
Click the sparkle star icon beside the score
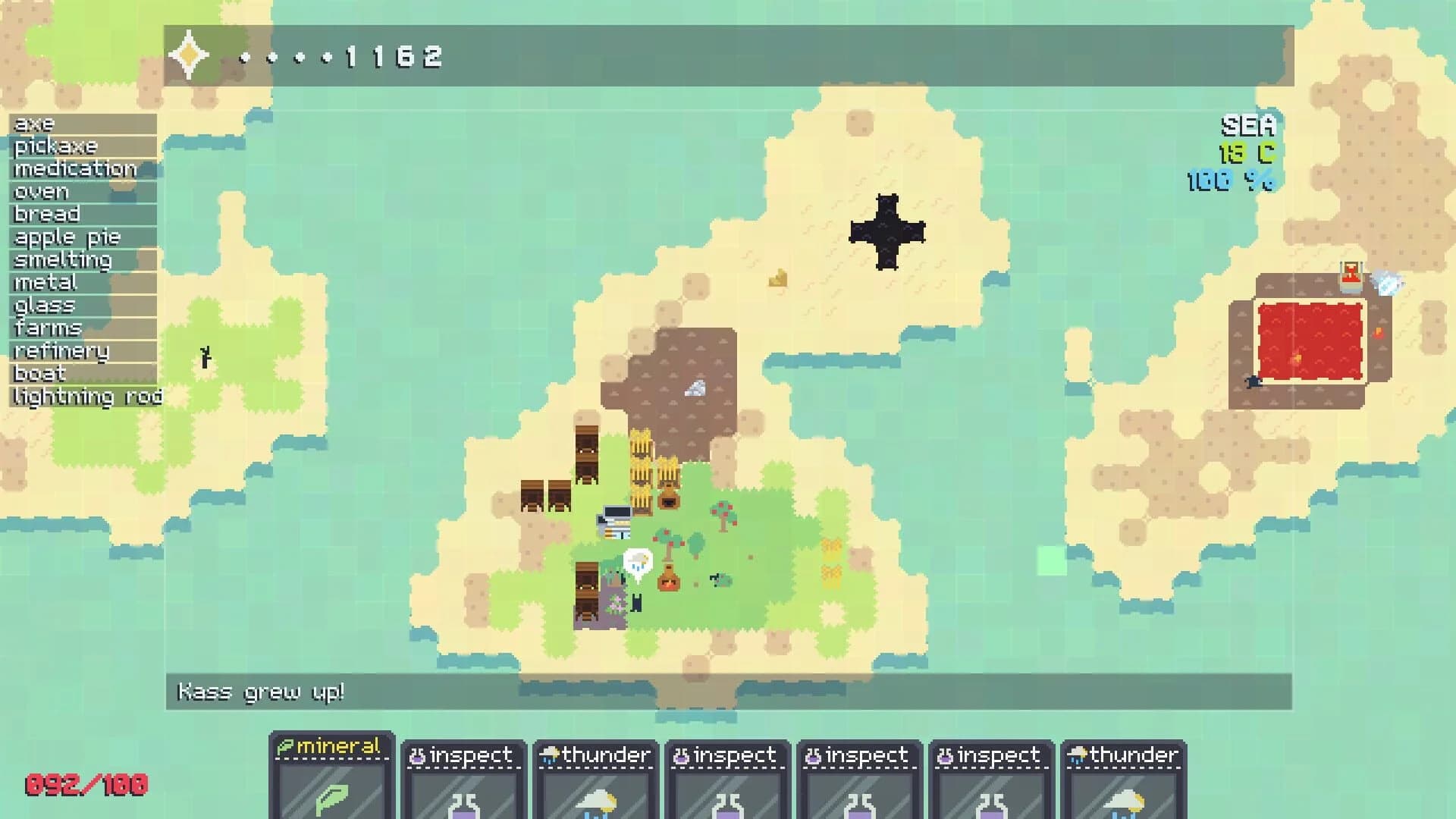pyautogui.click(x=187, y=53)
